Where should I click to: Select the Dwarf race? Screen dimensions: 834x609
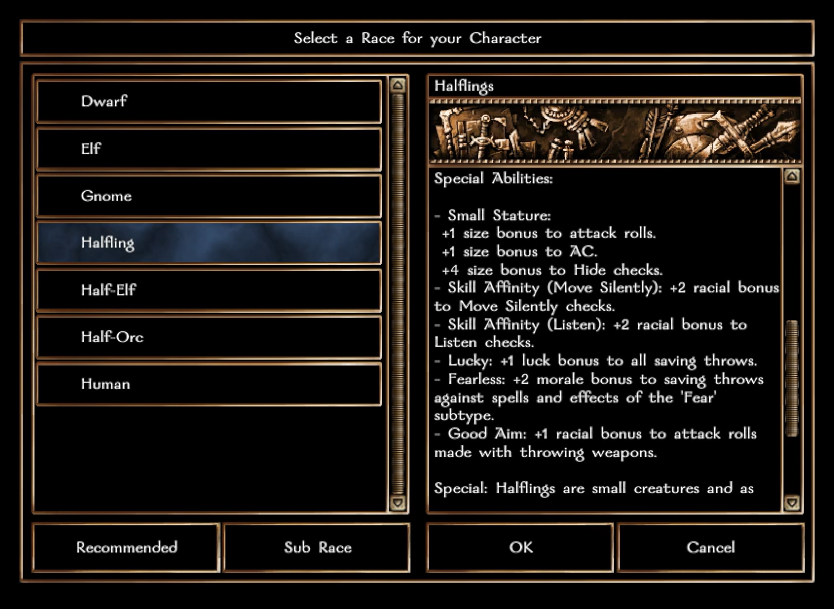point(208,102)
